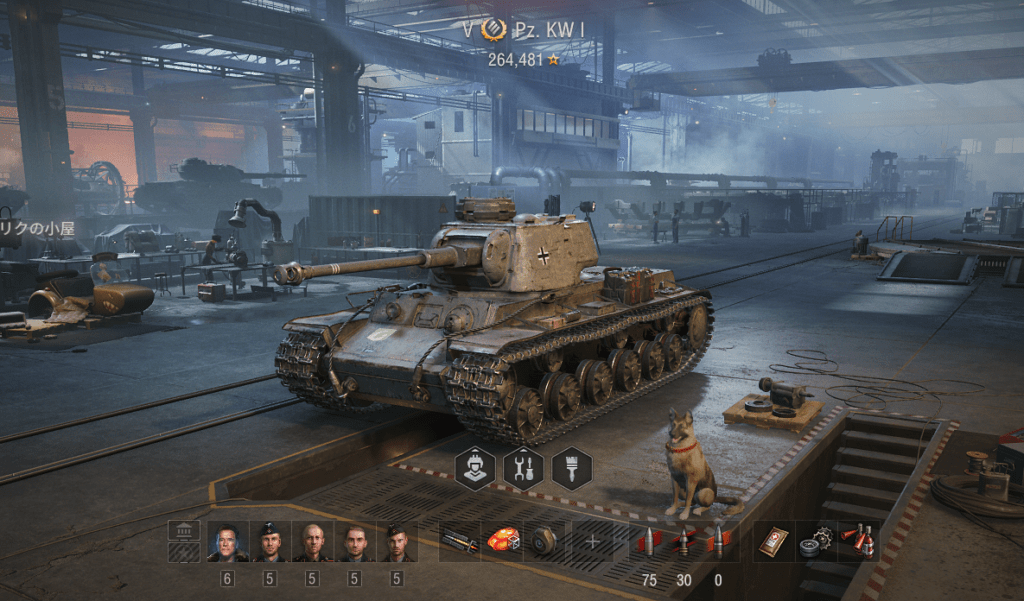Select the repair kit gear consumable
Screen dimensions: 1024x601
point(816,542)
